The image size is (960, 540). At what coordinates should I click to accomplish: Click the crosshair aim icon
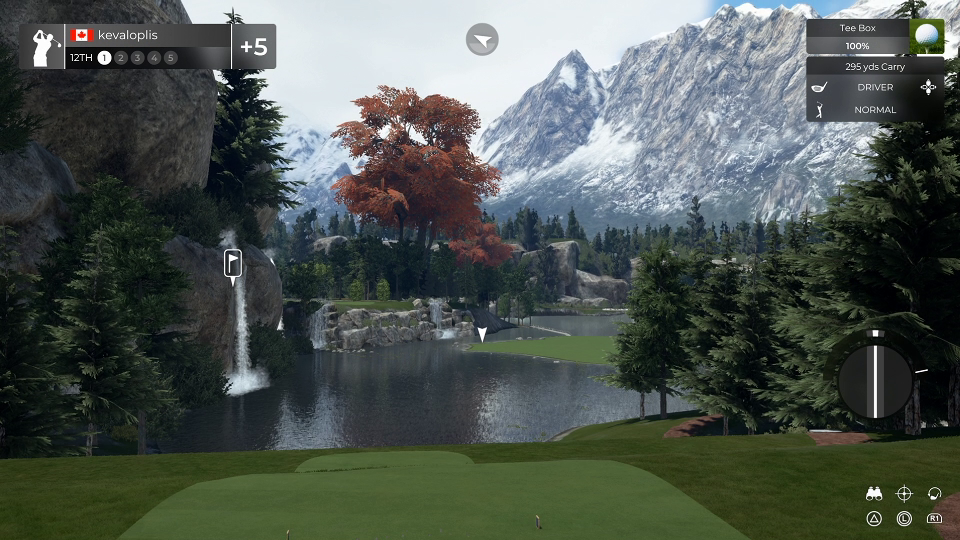point(904,493)
